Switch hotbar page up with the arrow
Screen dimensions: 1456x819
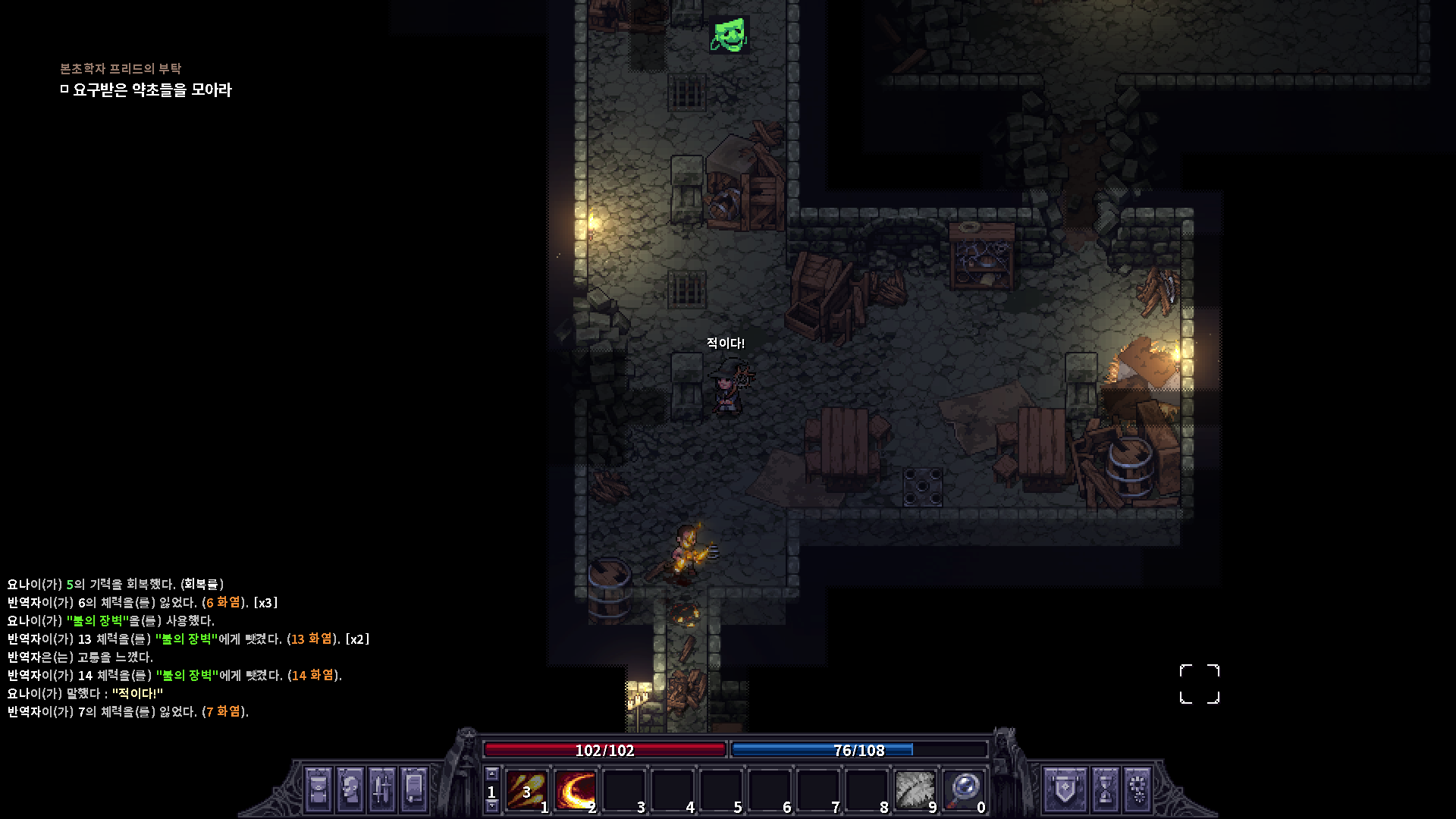[x=492, y=774]
